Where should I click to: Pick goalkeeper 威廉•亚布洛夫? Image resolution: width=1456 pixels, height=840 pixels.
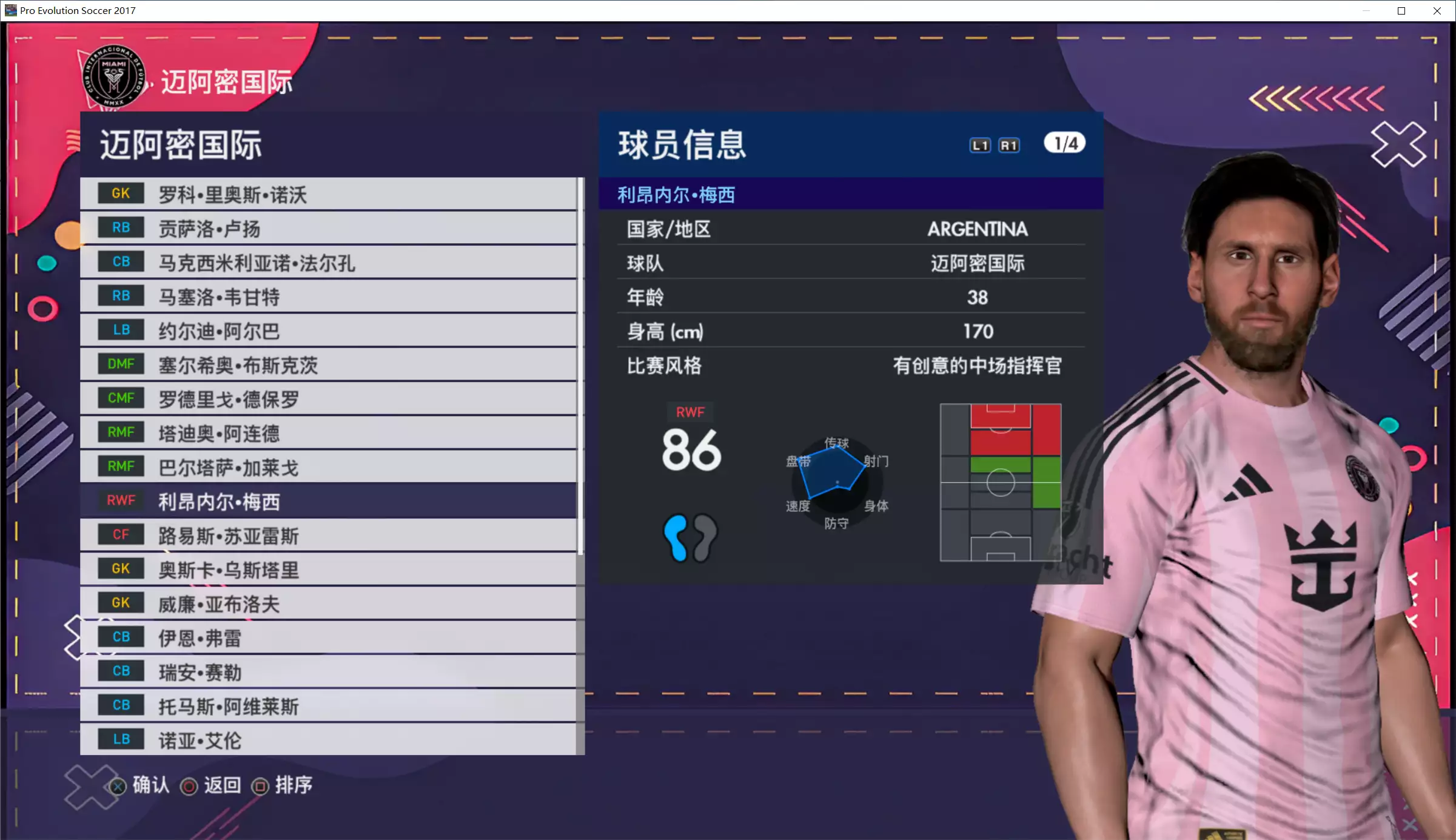(x=327, y=604)
